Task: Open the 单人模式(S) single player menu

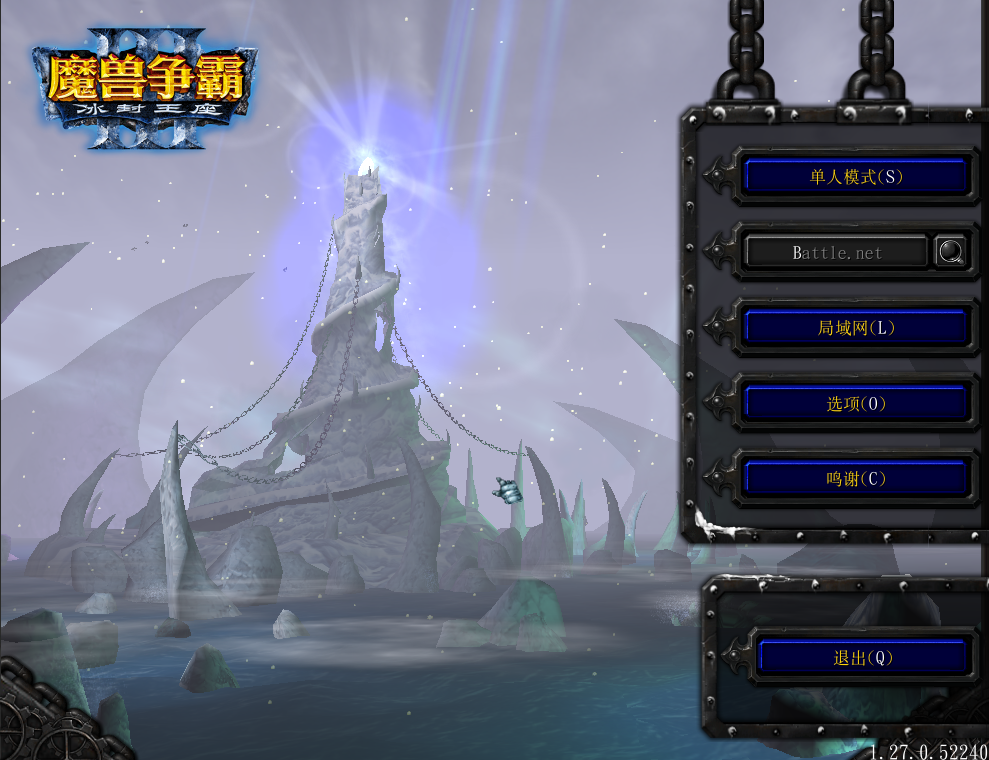Action: tap(855, 177)
